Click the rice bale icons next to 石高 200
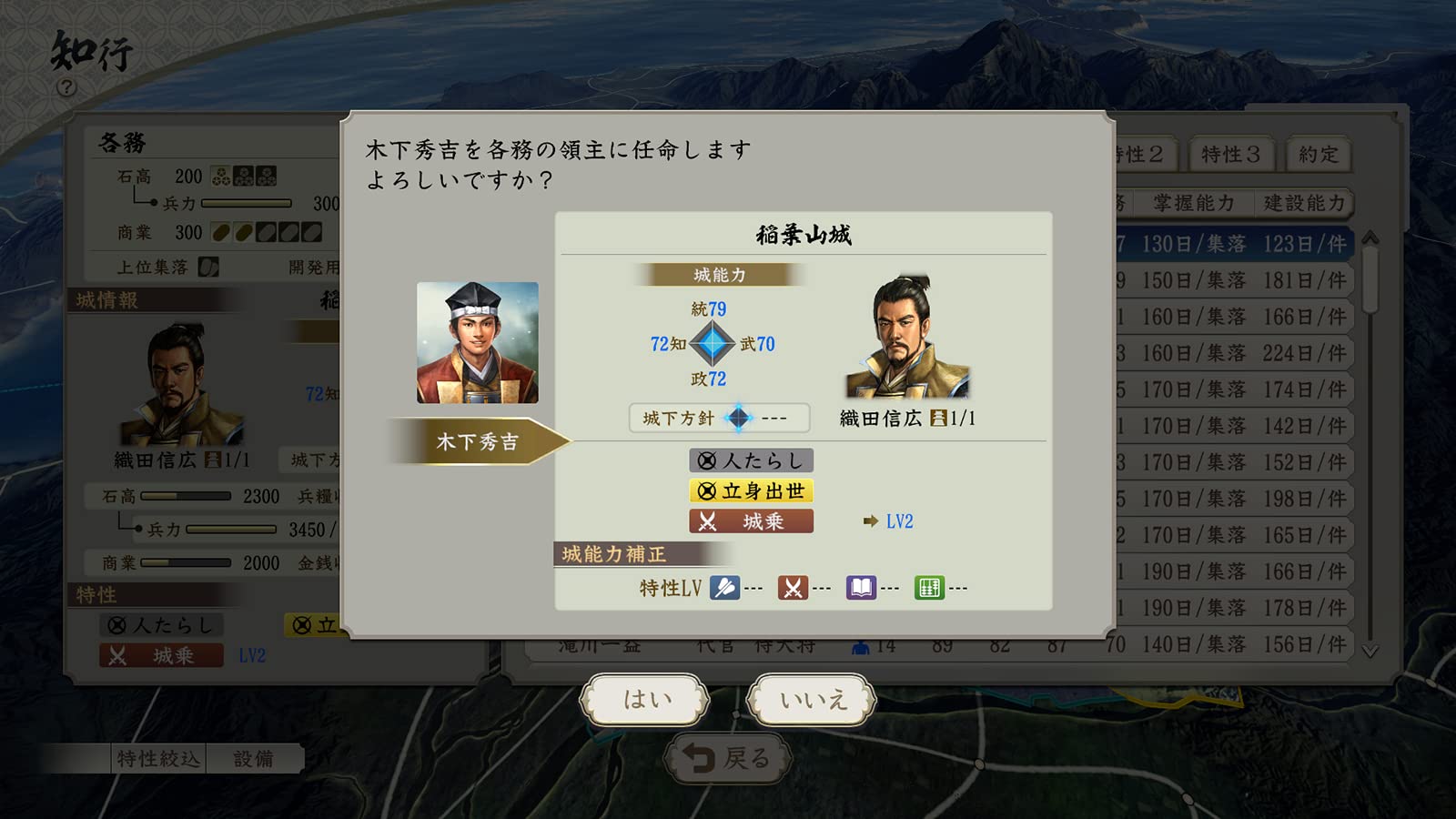The height and width of the screenshot is (819, 1456). click(x=245, y=175)
